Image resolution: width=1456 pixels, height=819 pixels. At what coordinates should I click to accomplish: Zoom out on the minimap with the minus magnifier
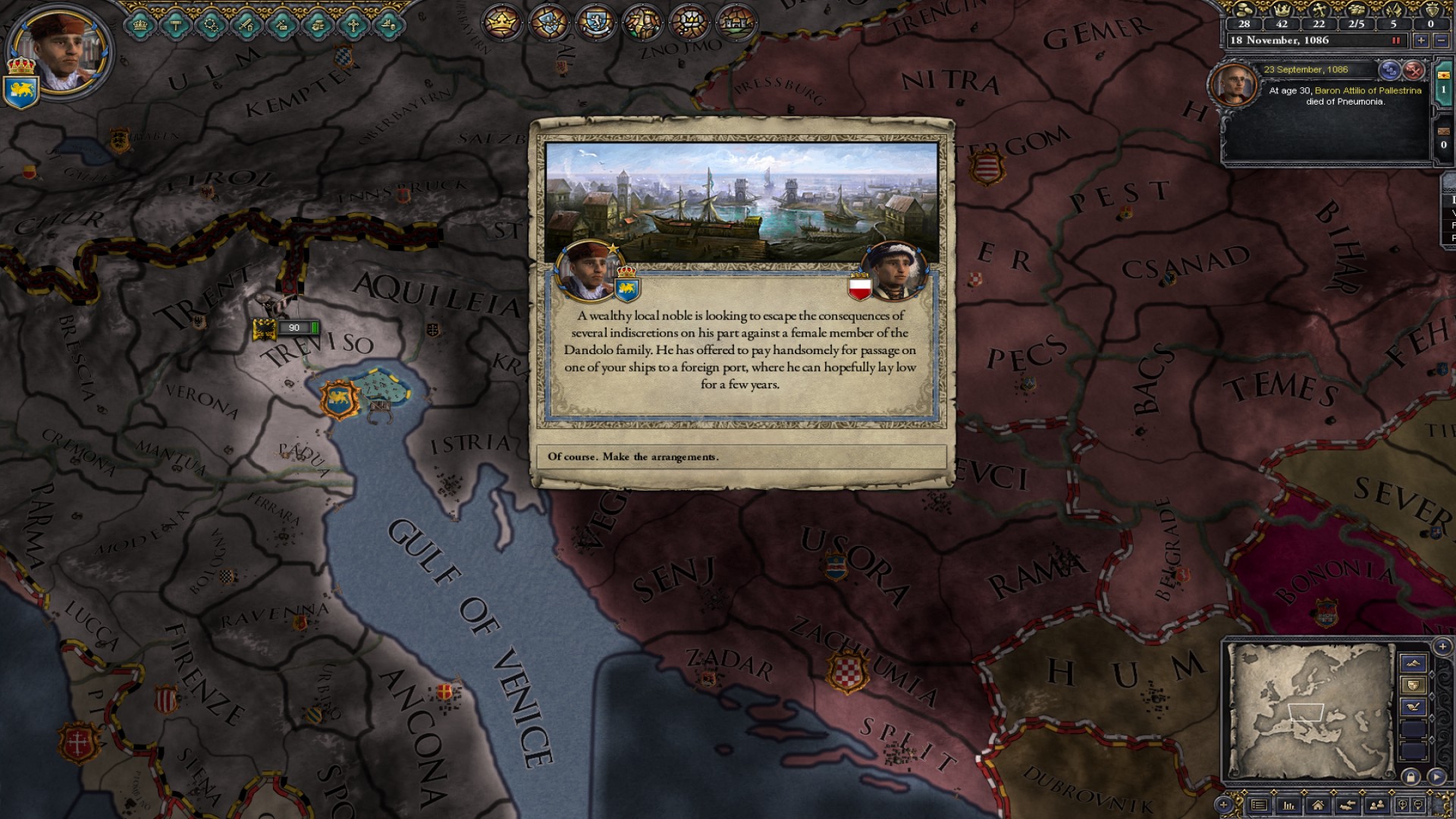1419,803
